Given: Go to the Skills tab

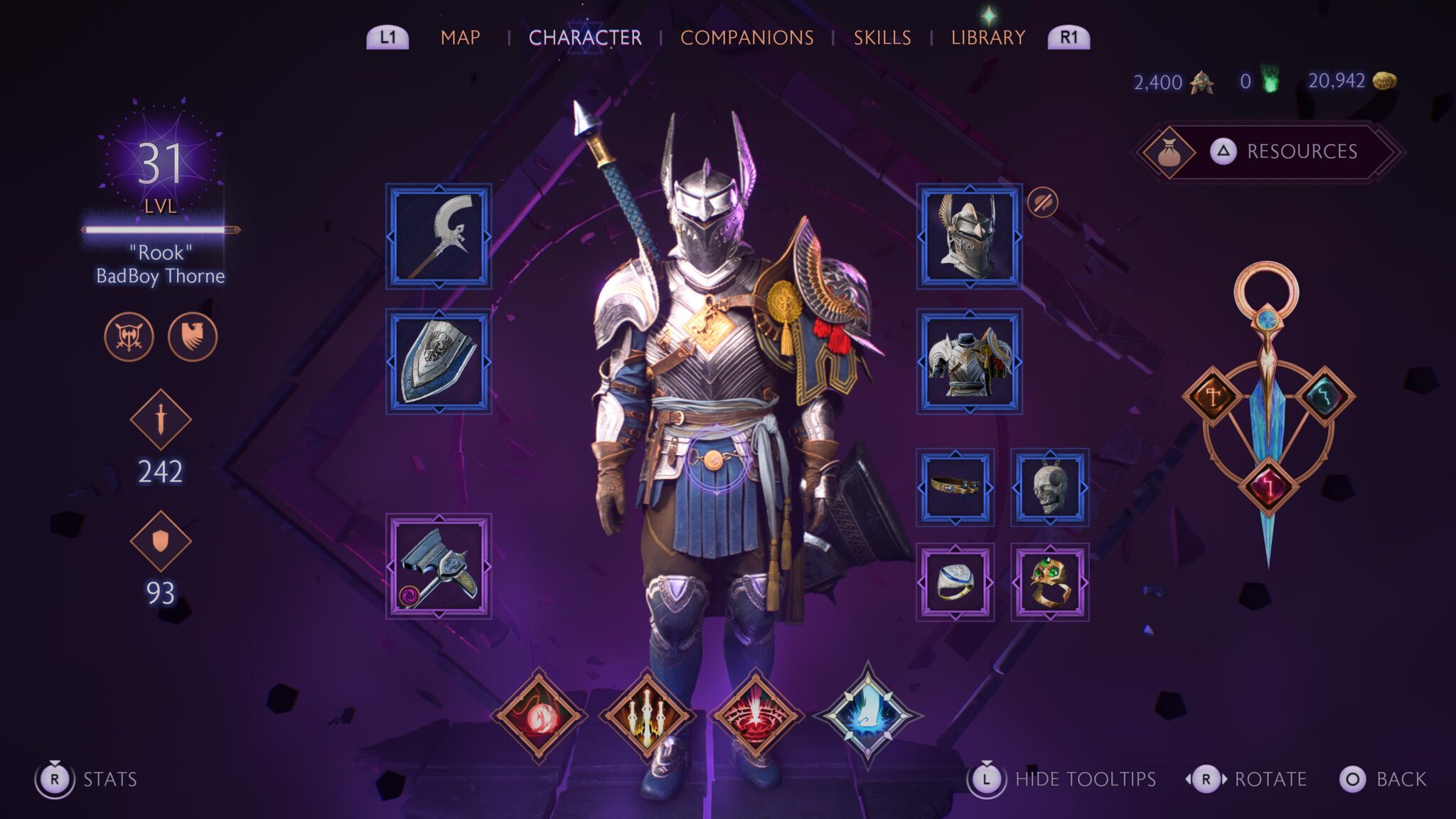Looking at the screenshot, I should (x=882, y=38).
